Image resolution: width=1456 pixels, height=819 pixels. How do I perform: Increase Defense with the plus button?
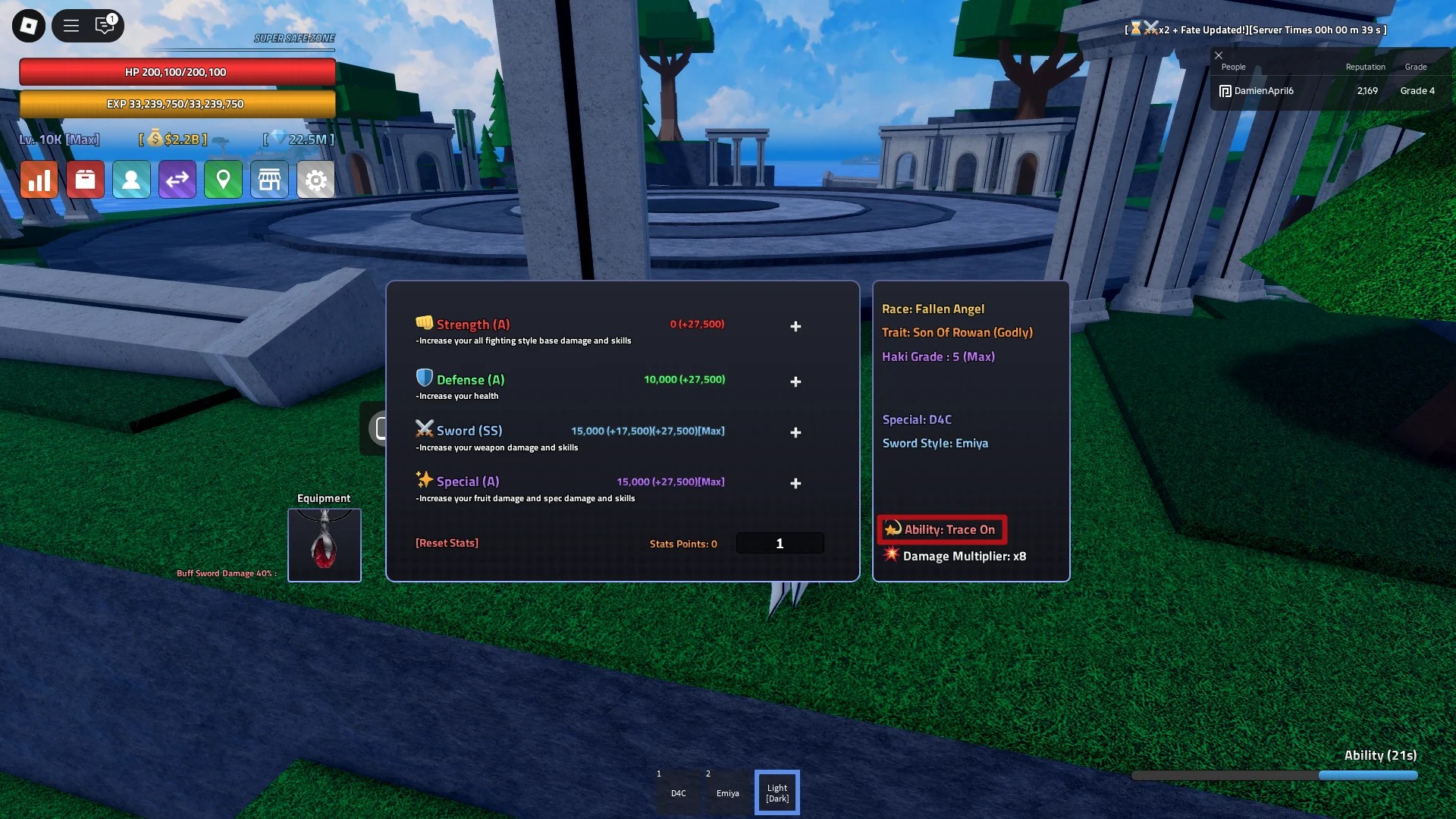click(x=795, y=381)
